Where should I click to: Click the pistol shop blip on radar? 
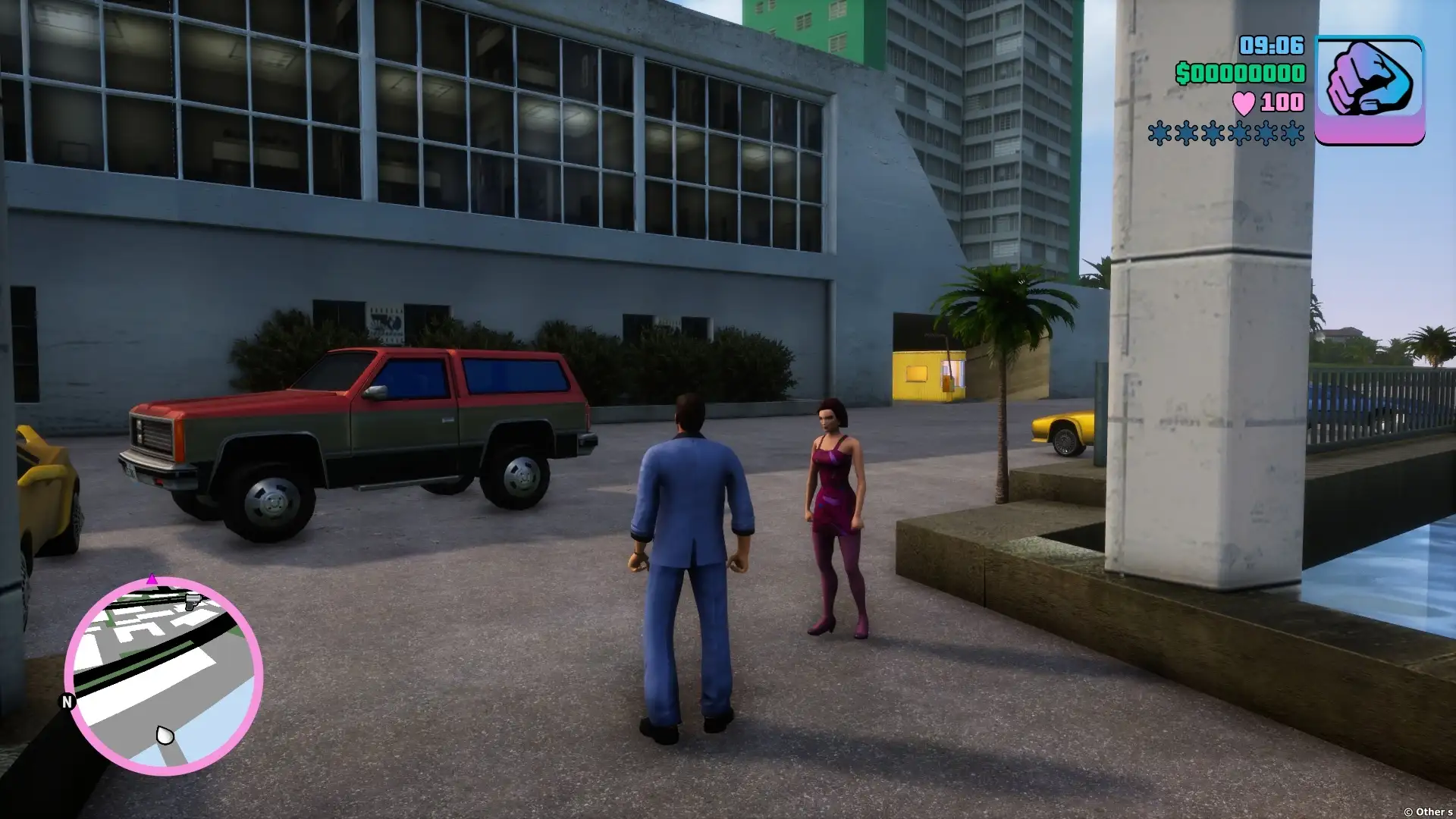click(193, 601)
